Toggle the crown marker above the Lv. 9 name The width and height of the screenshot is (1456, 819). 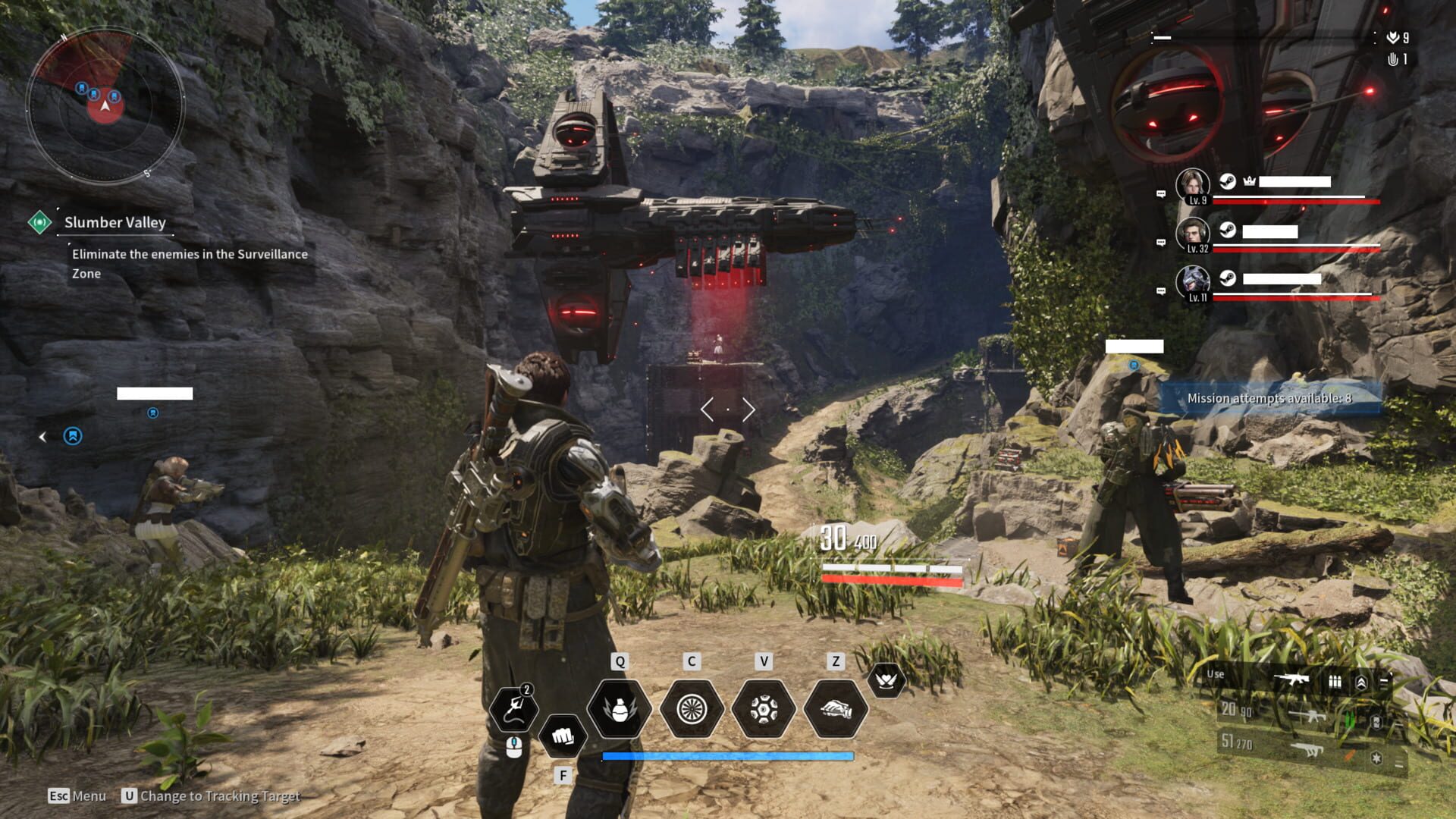click(1250, 180)
